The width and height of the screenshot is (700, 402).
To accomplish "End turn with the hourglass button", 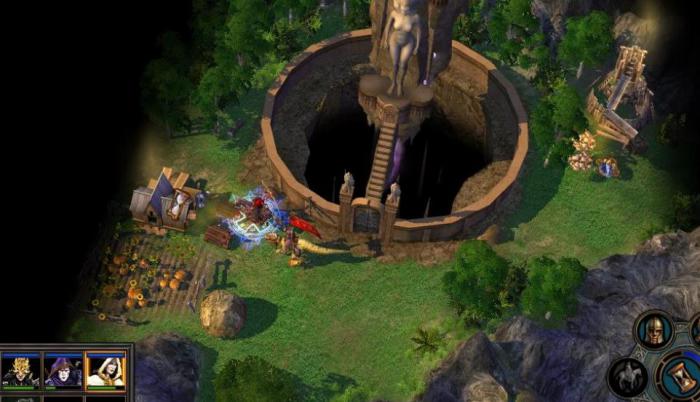I will pyautogui.click(x=682, y=379).
